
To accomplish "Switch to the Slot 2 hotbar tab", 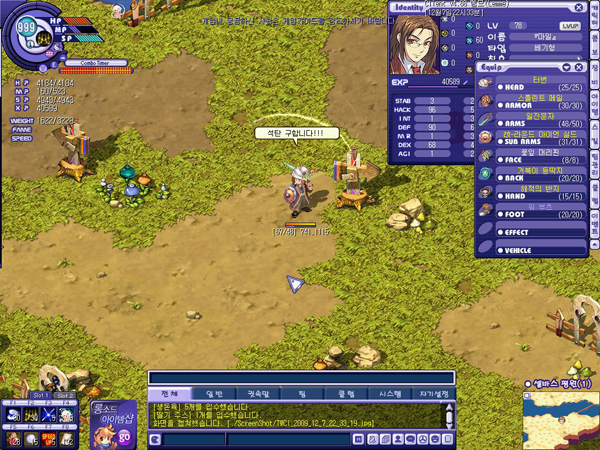I will [x=65, y=396].
